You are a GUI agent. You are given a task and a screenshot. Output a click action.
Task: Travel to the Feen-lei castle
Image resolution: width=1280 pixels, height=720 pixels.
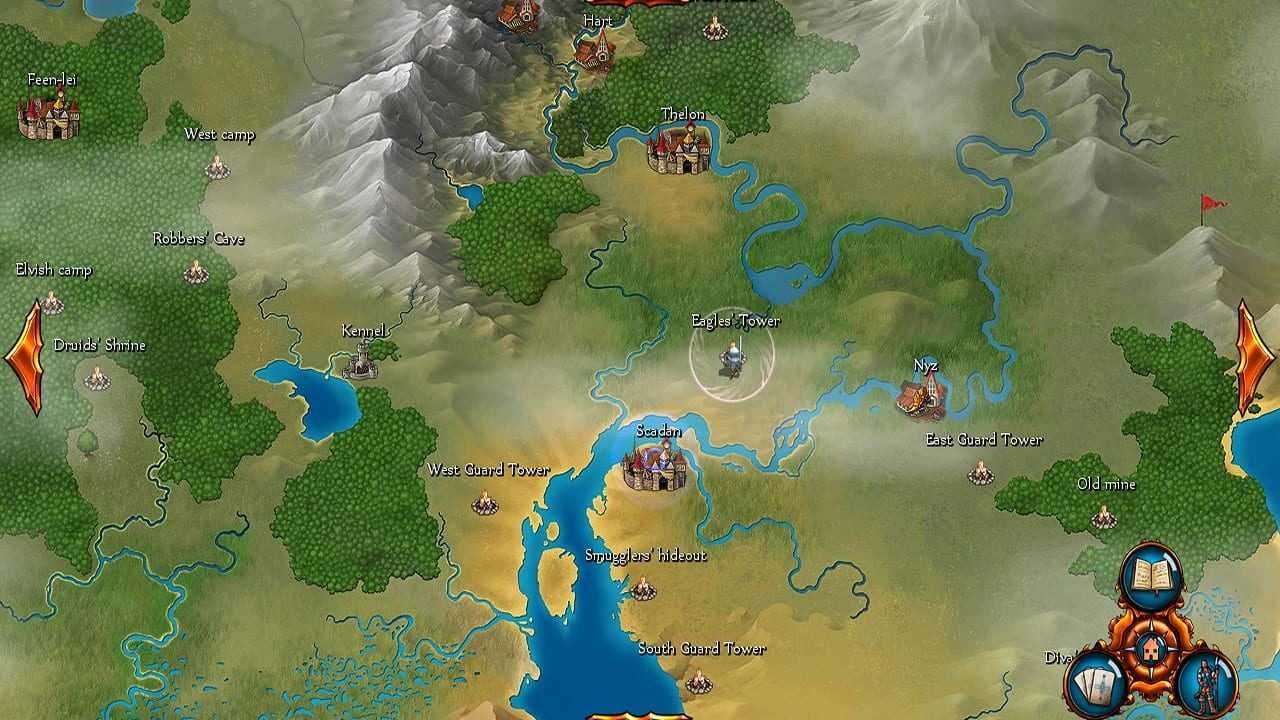pos(49,115)
